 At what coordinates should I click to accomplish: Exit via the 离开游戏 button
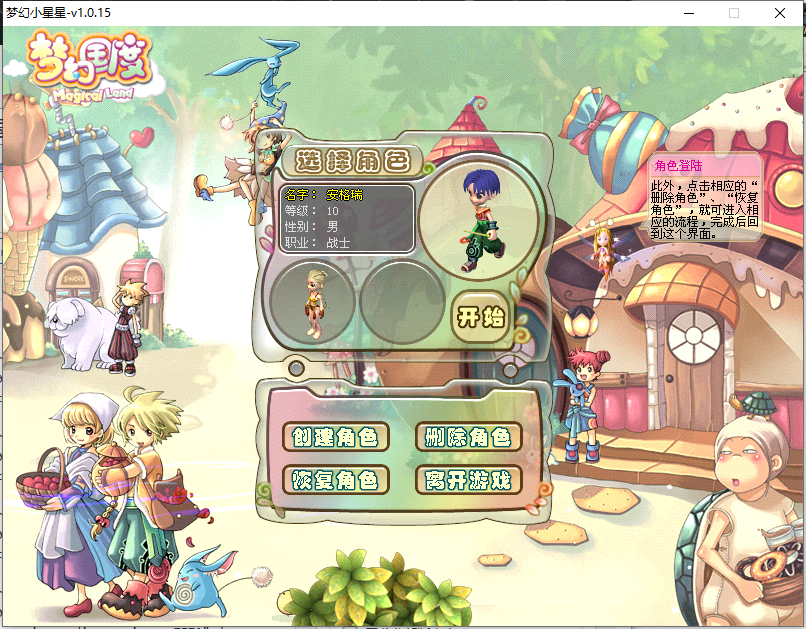point(468,480)
